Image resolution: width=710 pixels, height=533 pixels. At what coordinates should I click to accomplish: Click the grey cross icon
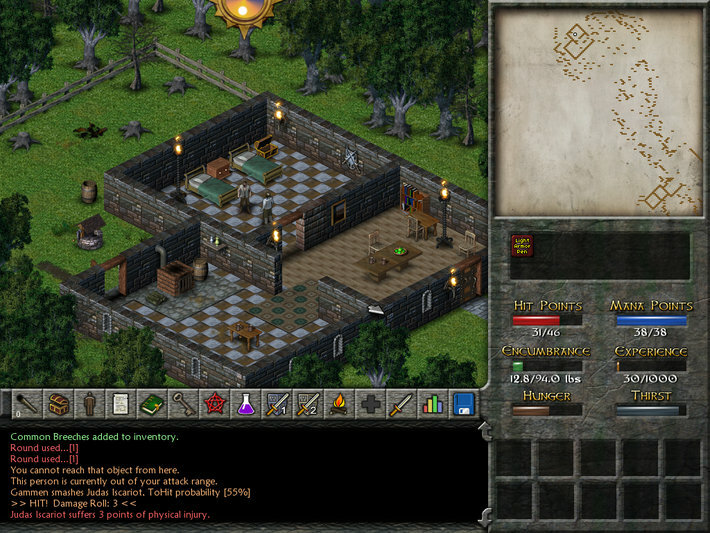coord(369,404)
